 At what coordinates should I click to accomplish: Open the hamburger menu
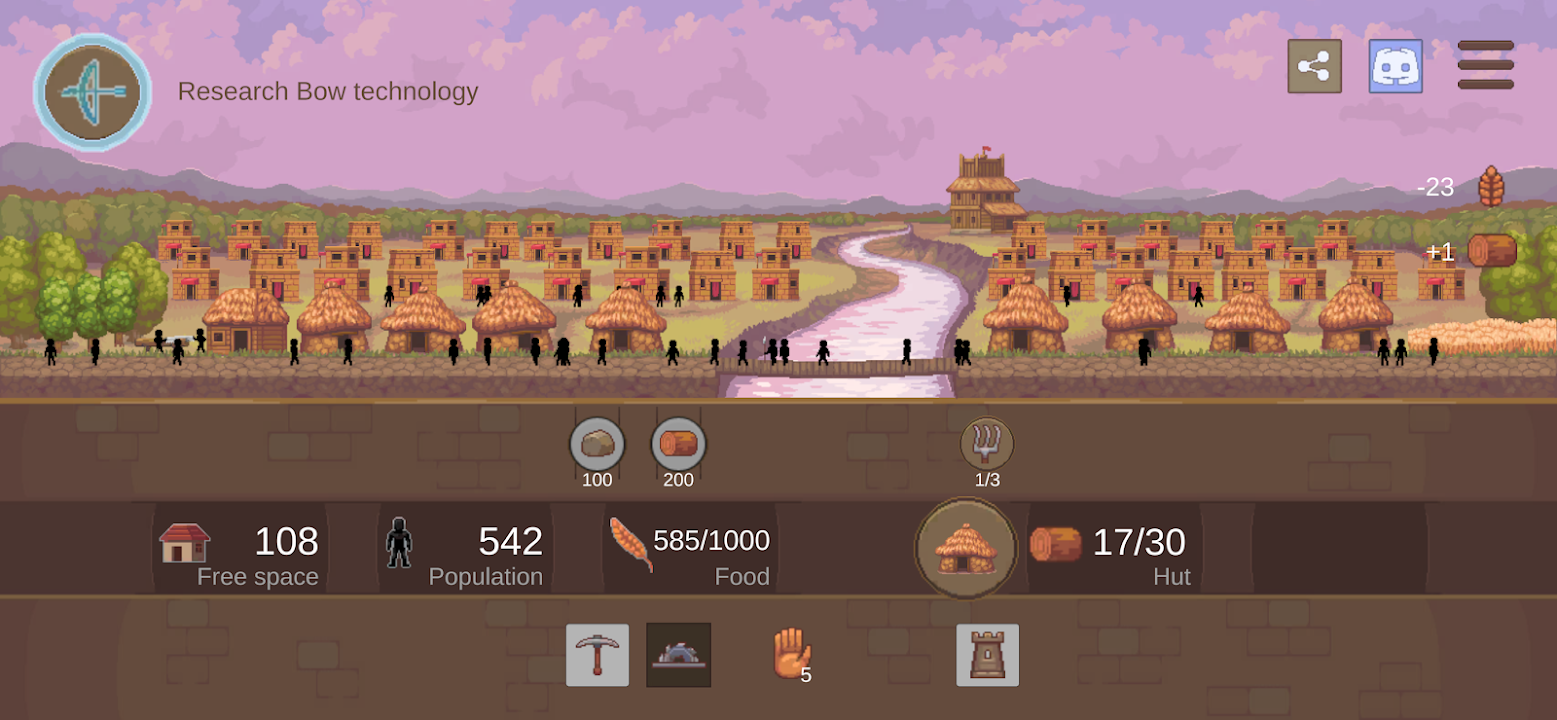pyautogui.click(x=1485, y=65)
